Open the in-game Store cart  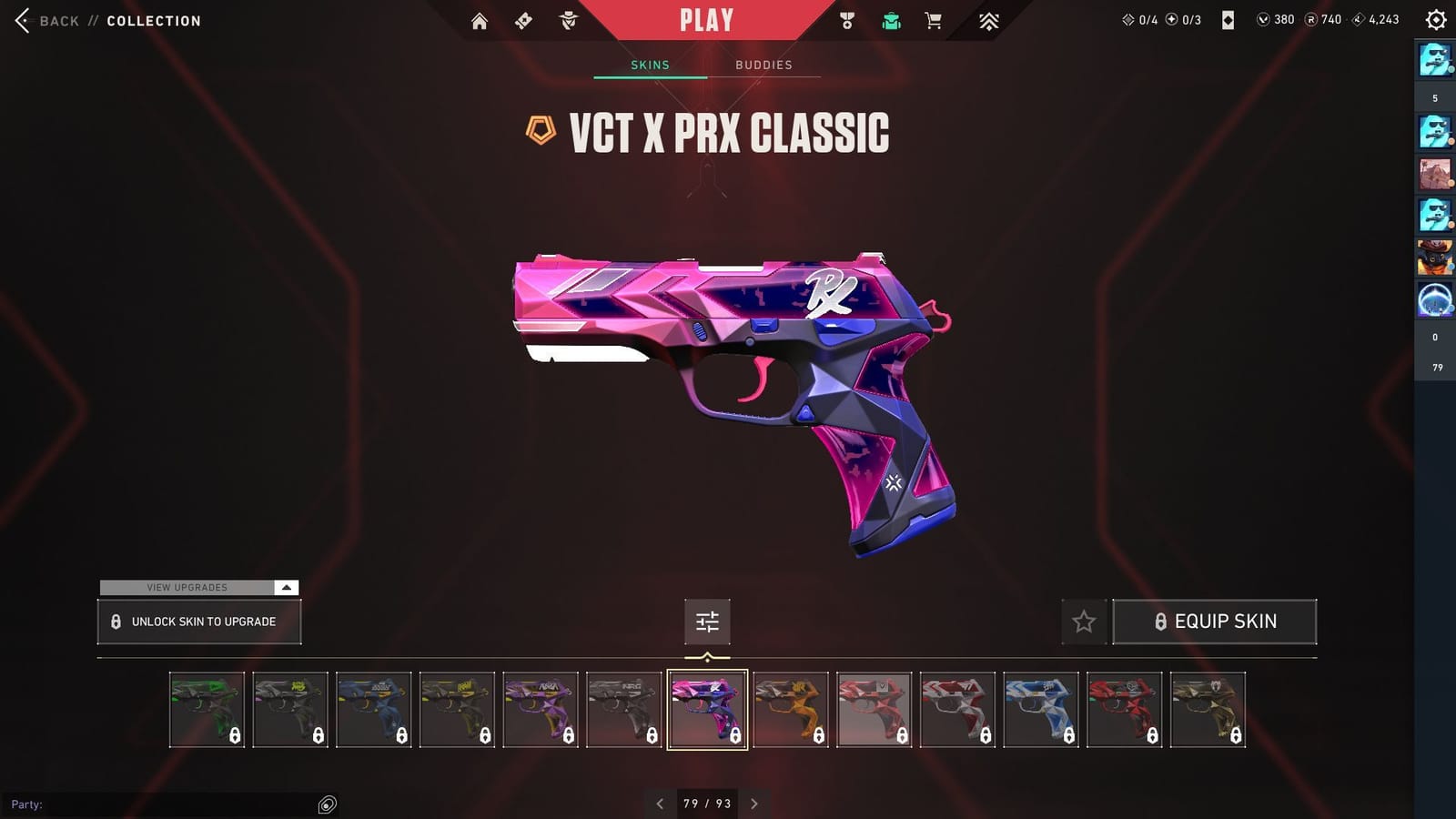(933, 19)
